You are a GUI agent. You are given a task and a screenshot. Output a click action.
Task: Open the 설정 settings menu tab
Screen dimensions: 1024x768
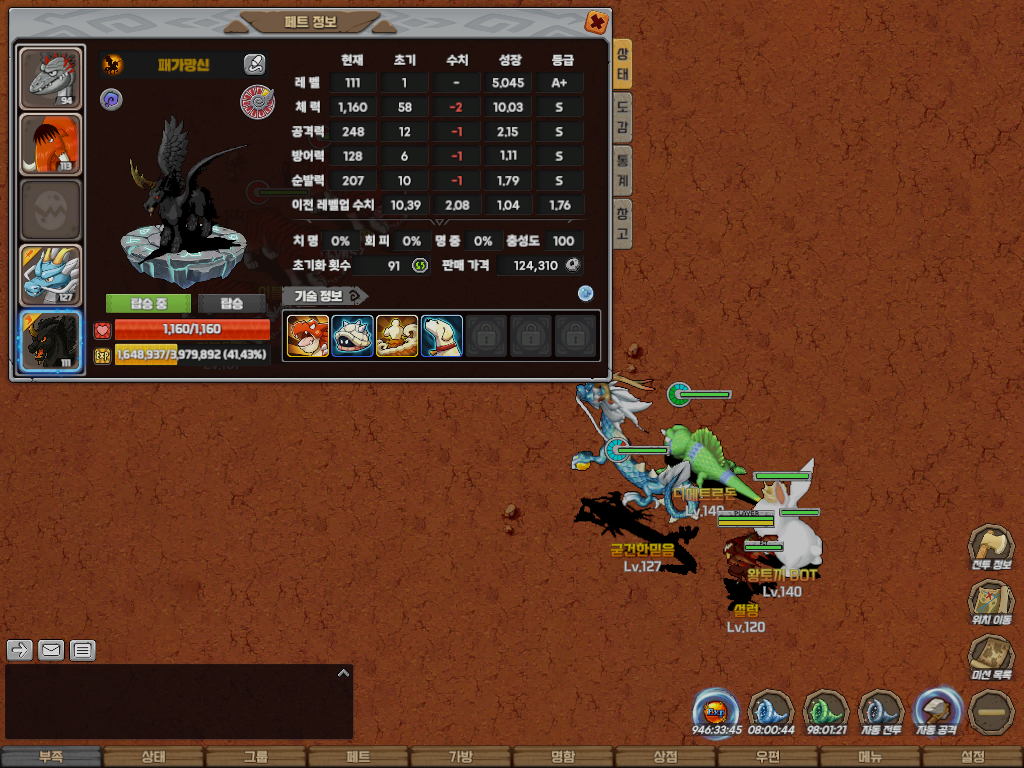coord(972,757)
